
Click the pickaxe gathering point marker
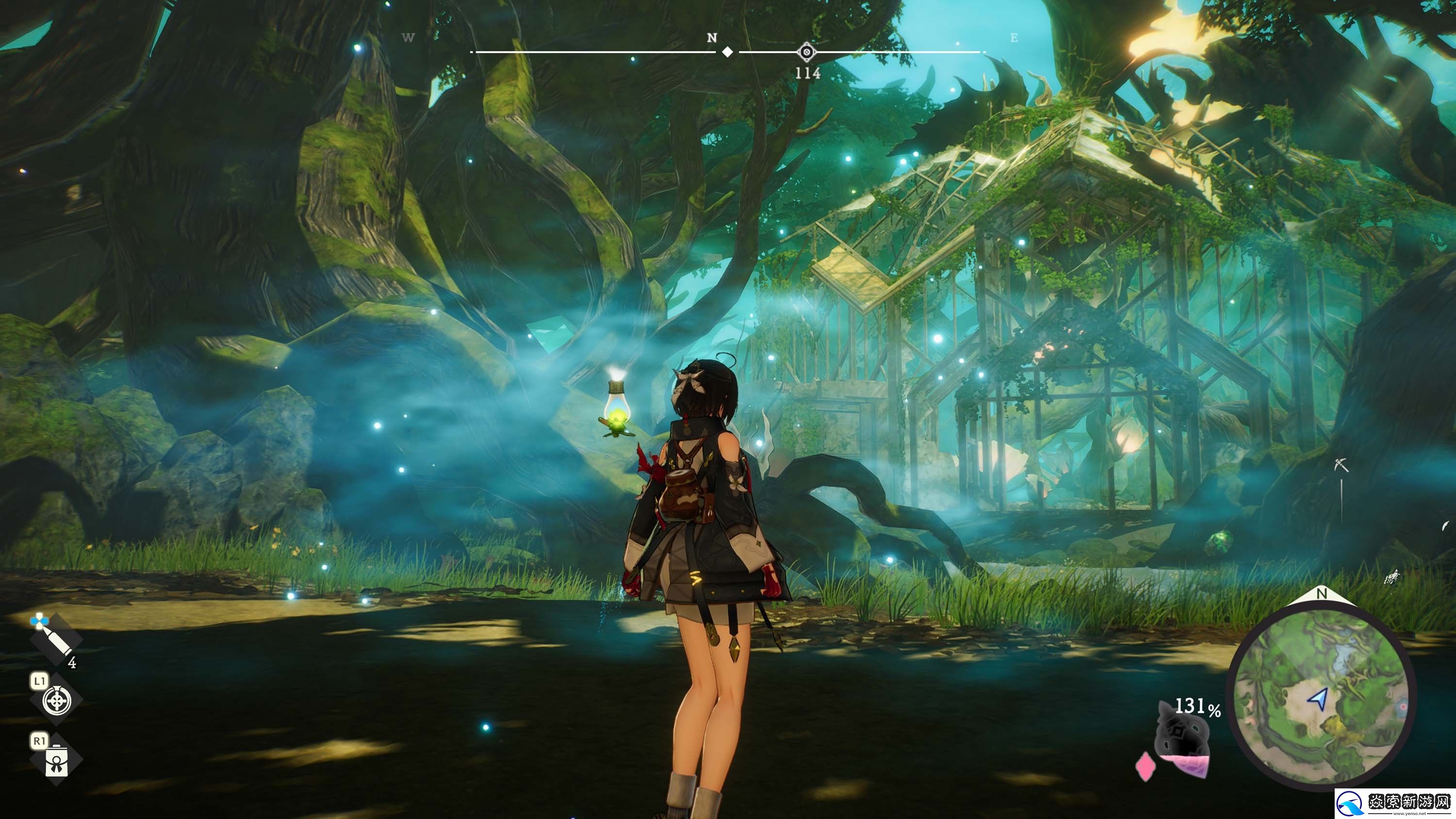[1340, 465]
